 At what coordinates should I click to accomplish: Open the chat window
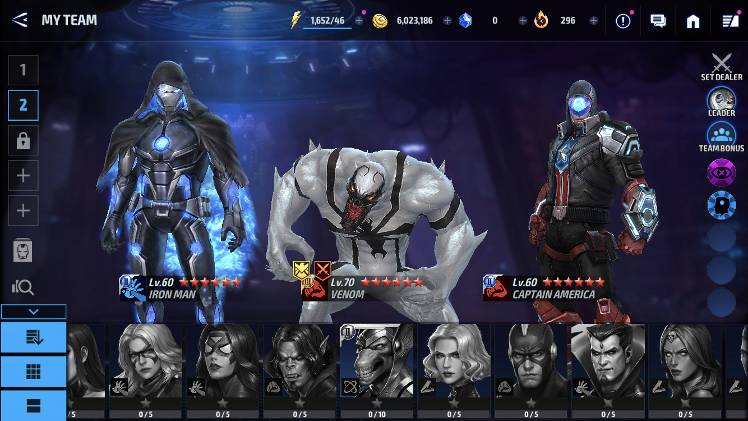[658, 20]
